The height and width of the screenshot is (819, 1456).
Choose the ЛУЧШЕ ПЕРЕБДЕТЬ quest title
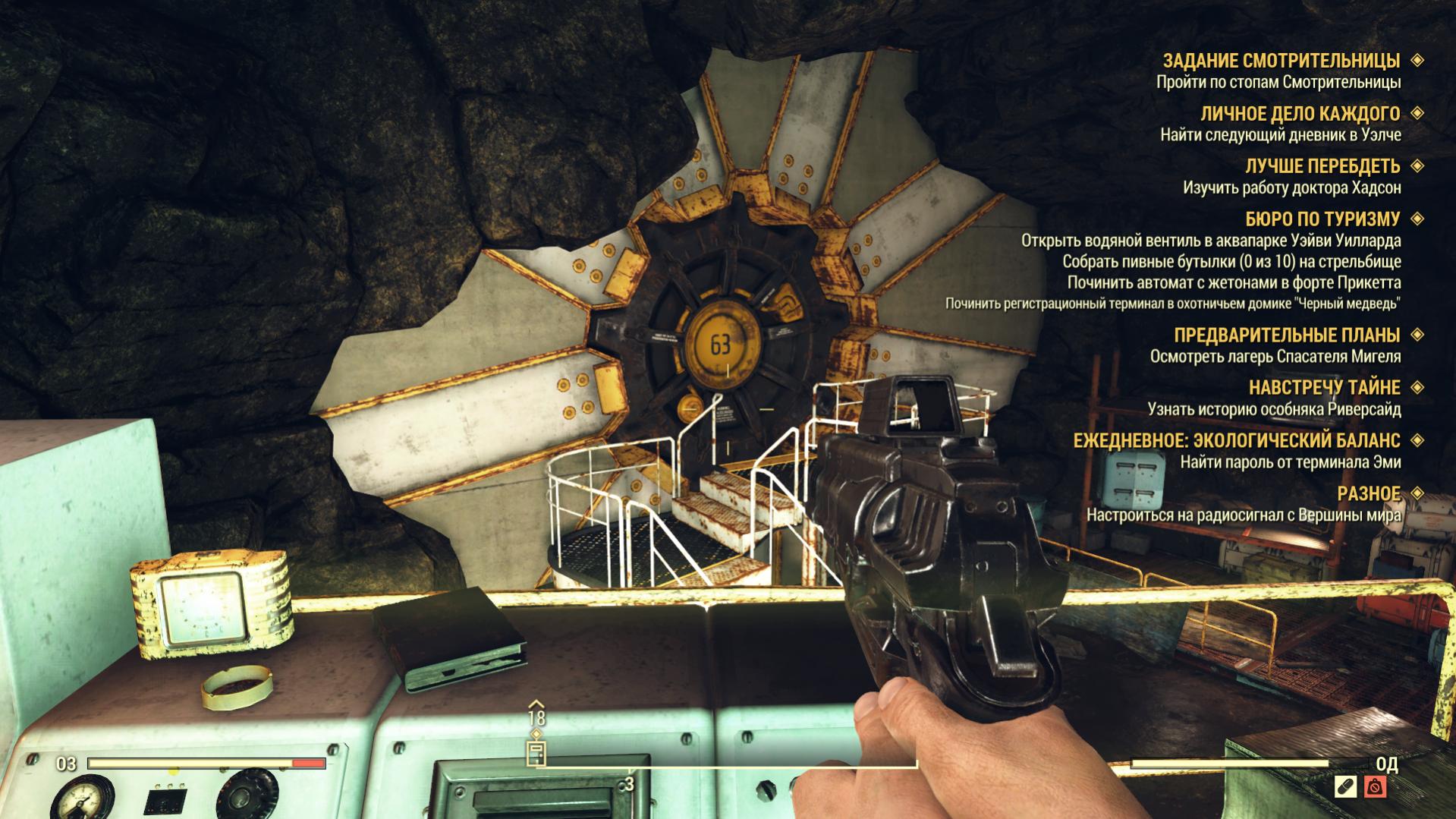pyautogui.click(x=1322, y=166)
